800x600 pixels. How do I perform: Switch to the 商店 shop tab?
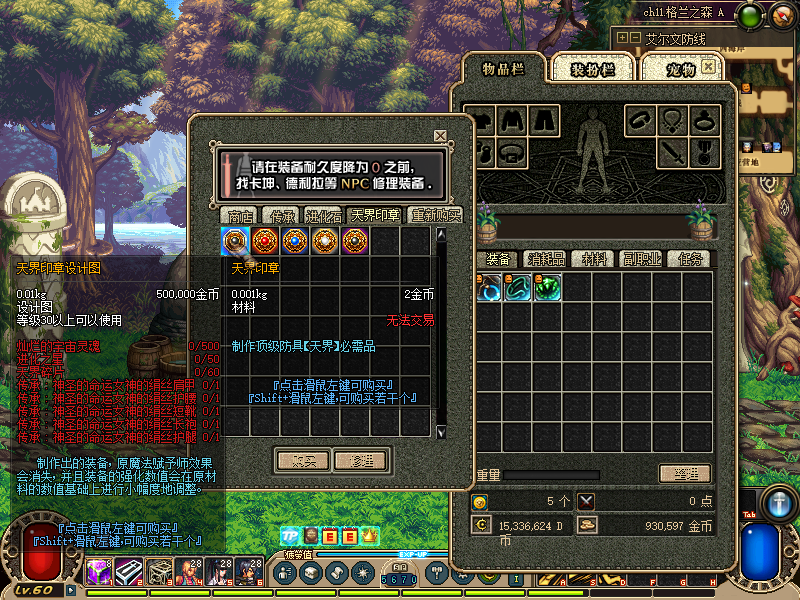tap(240, 216)
